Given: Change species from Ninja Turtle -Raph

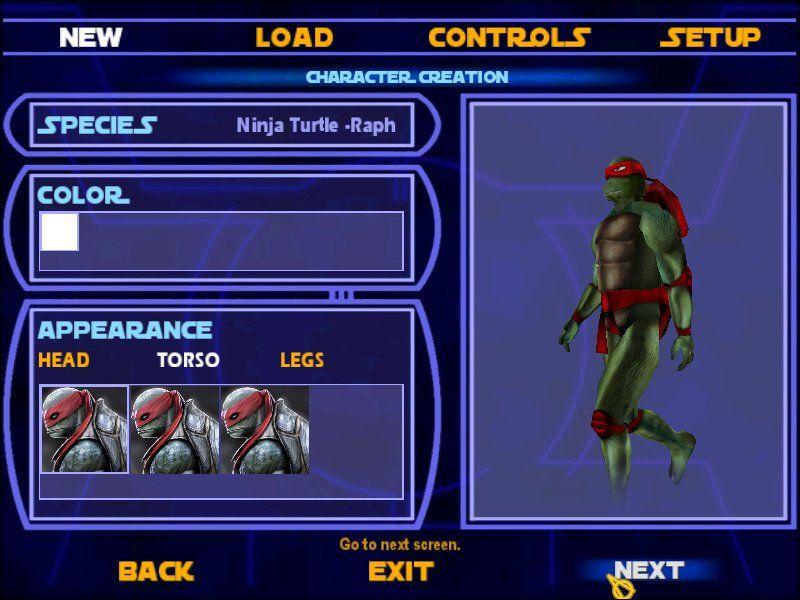Looking at the screenshot, I should tap(315, 126).
